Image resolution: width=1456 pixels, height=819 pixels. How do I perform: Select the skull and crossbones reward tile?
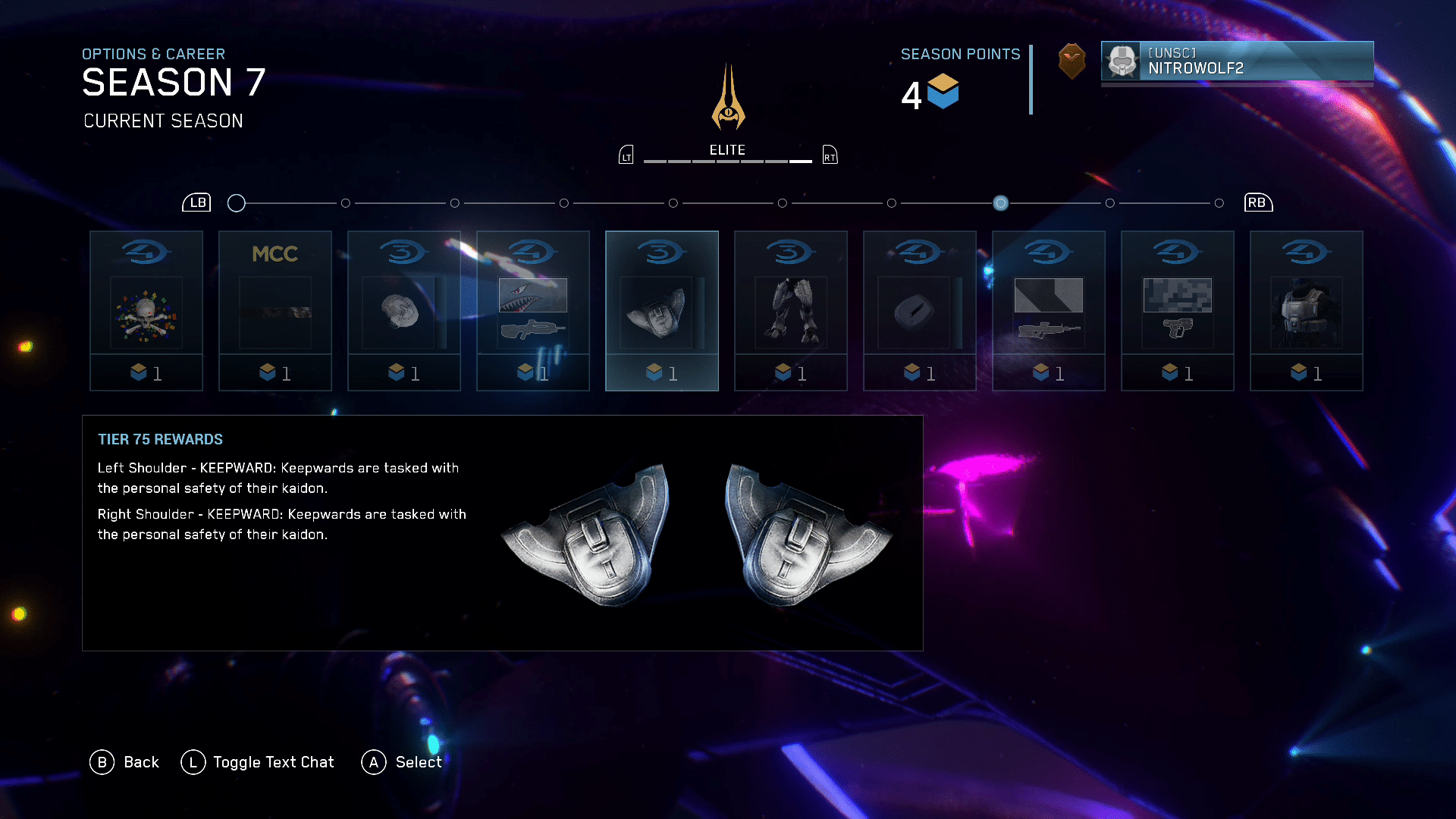146,311
